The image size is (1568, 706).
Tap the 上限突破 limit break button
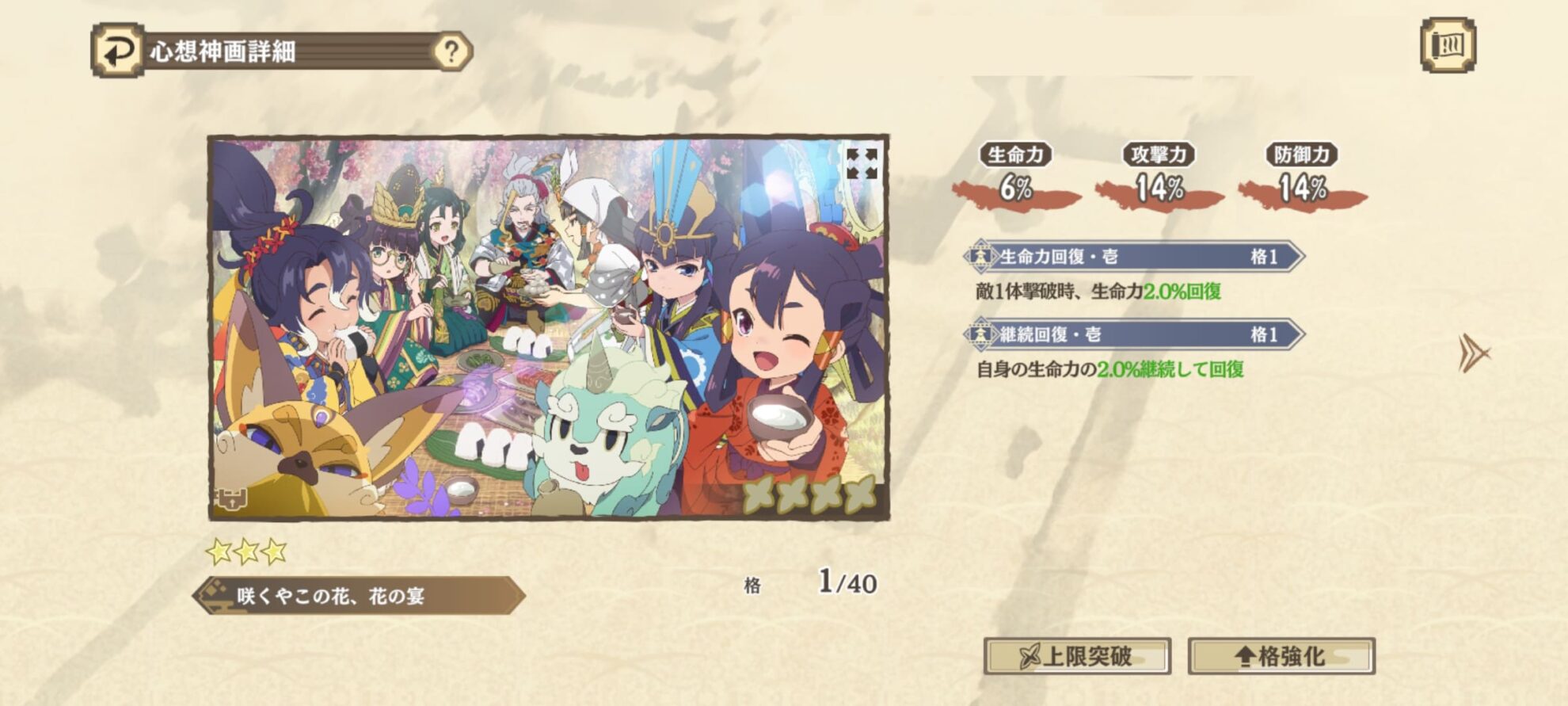click(1077, 656)
